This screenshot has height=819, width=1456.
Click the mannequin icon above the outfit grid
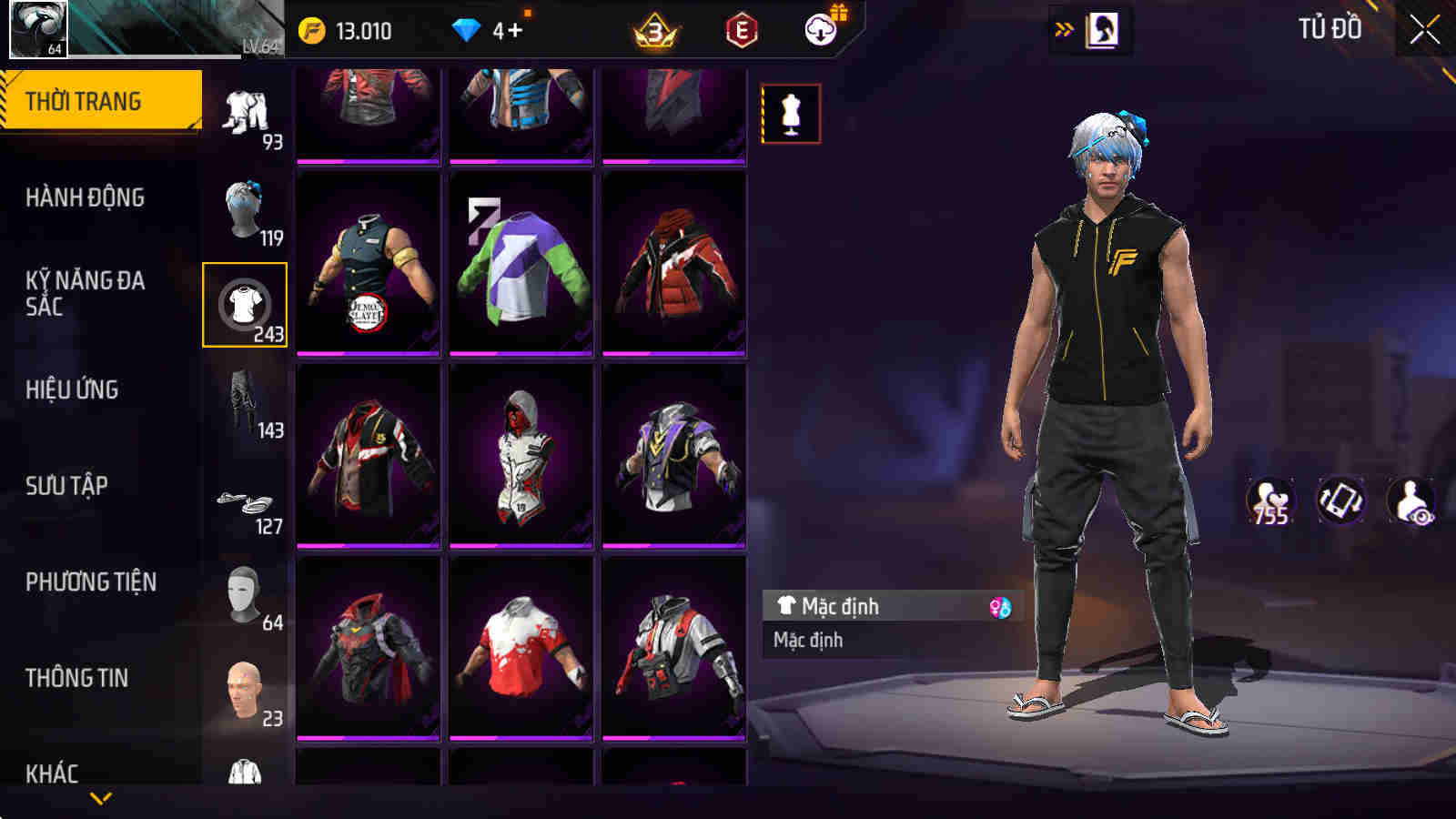click(791, 113)
